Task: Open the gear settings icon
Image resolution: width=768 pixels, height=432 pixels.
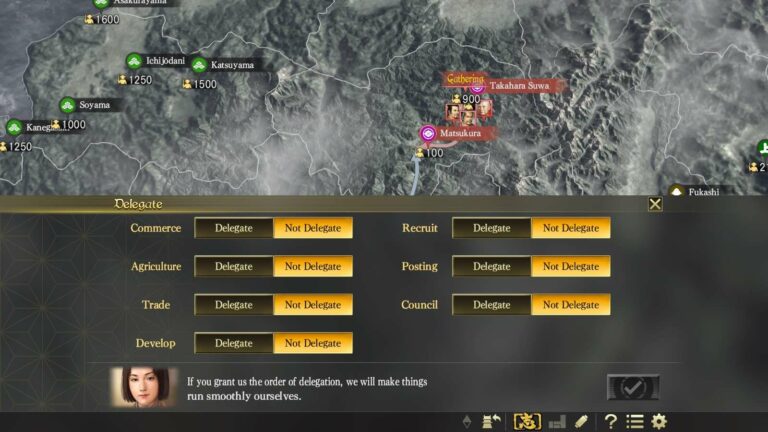Action: (659, 422)
